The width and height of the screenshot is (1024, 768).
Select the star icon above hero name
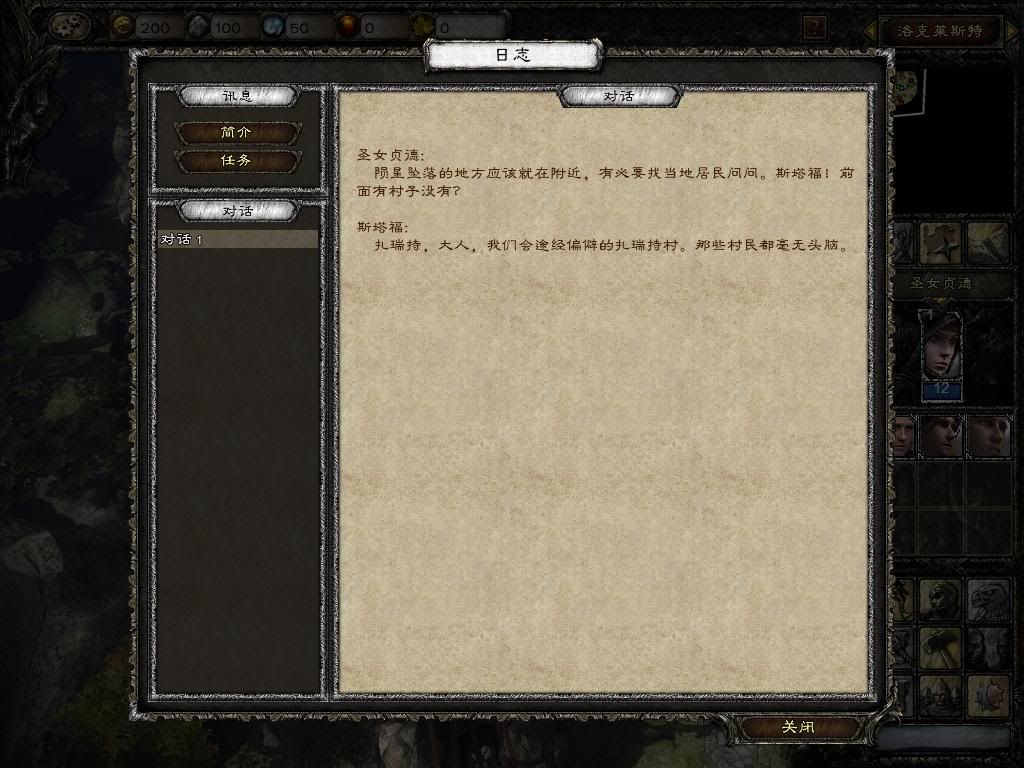coord(941,243)
